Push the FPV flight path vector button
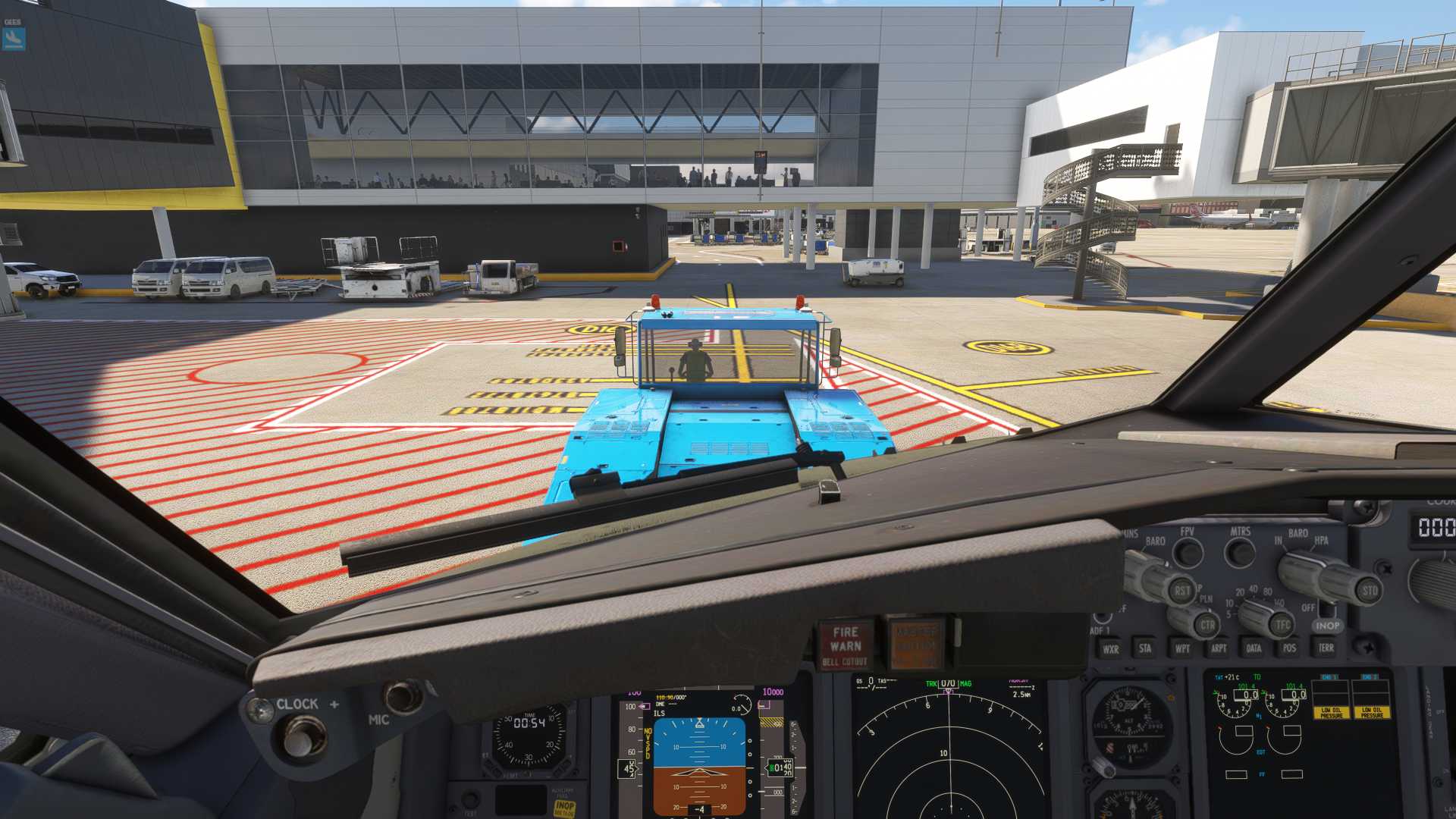The width and height of the screenshot is (1456, 819). tap(1188, 553)
